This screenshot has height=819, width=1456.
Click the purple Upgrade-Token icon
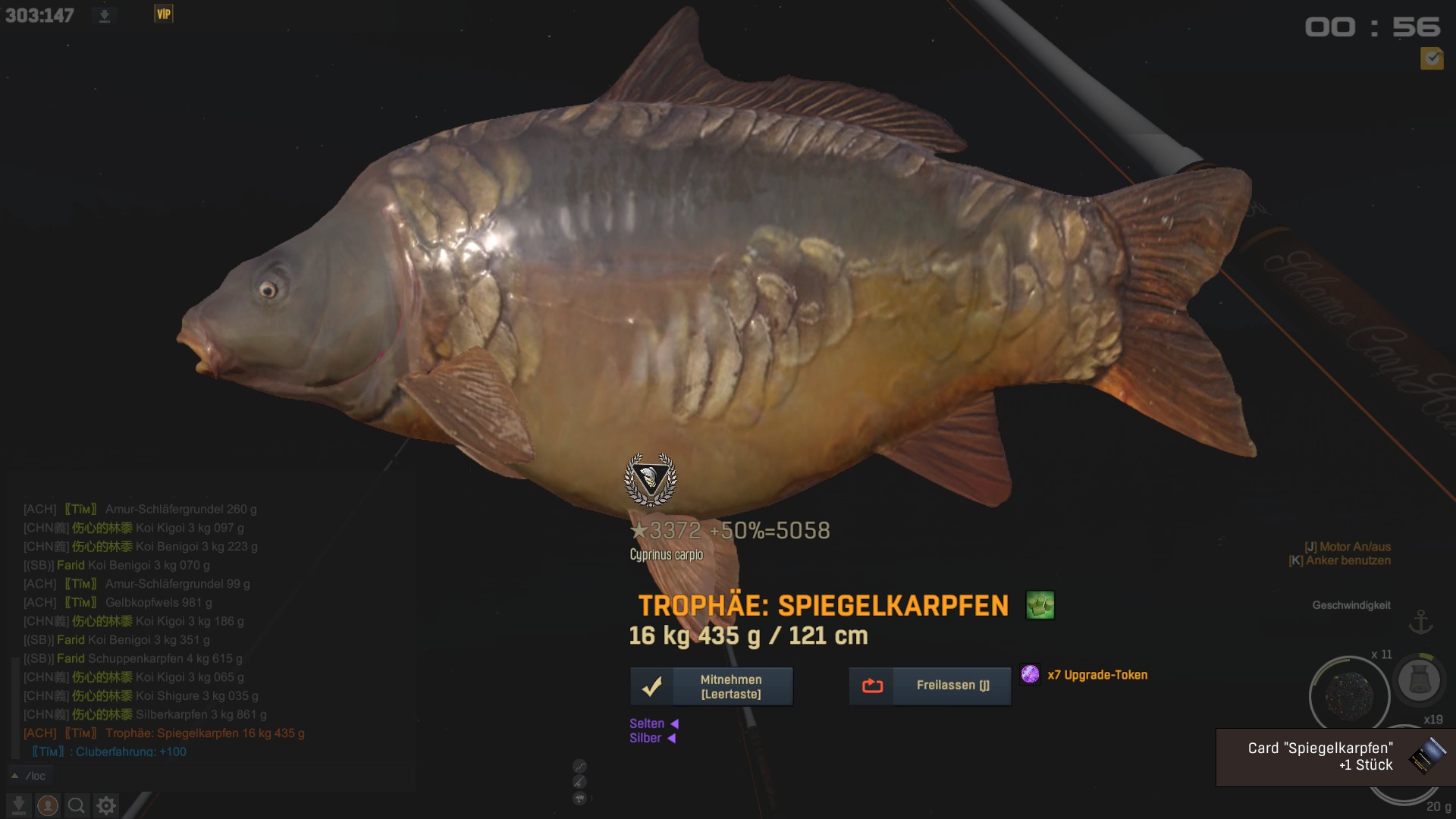coord(1030,674)
